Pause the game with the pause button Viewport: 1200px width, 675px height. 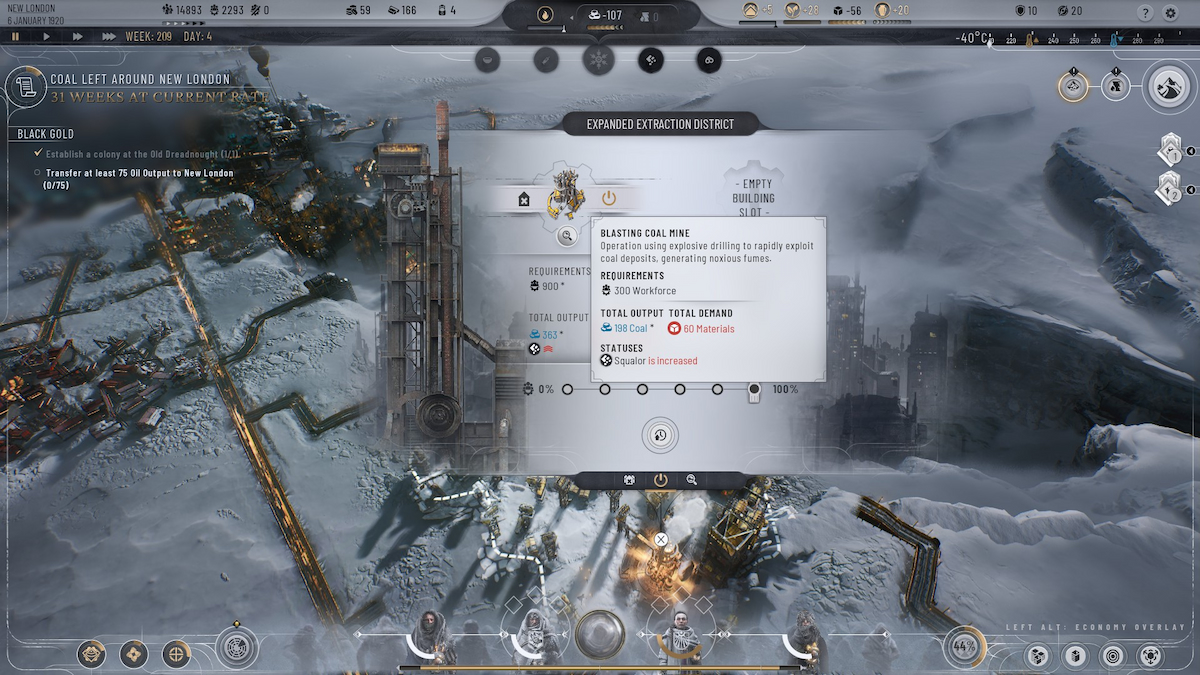pyautogui.click(x=16, y=36)
